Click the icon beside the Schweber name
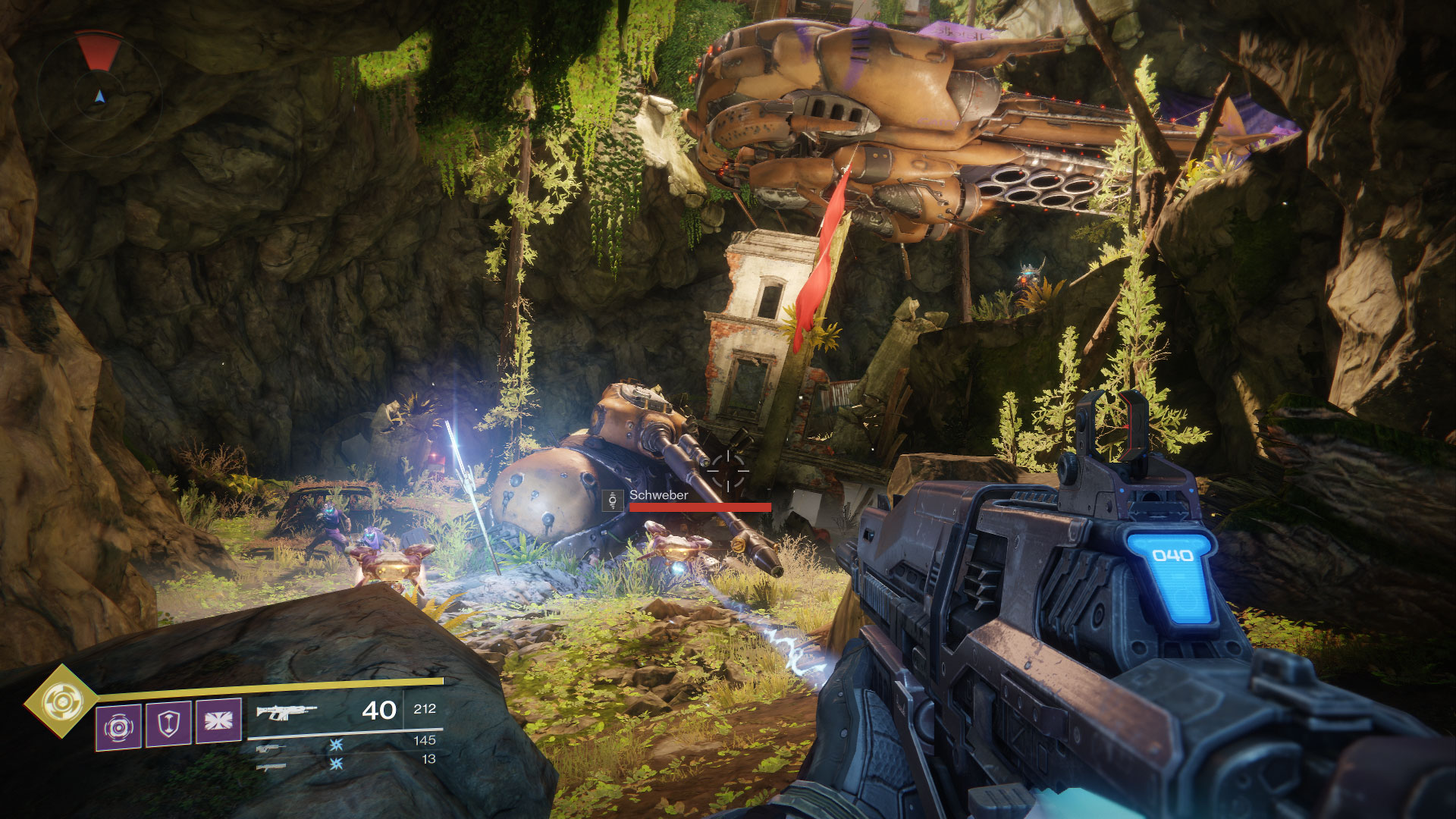Image resolution: width=1456 pixels, height=819 pixels. [613, 500]
